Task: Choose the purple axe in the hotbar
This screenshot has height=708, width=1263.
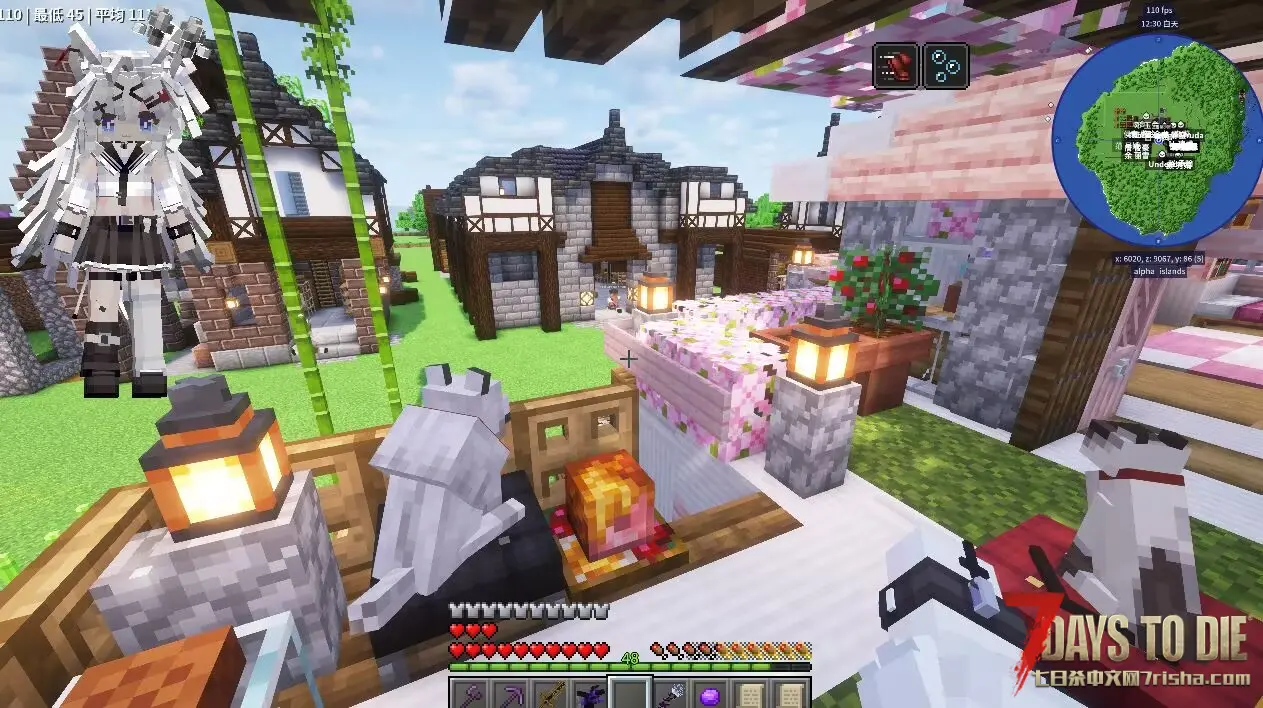Action: click(x=468, y=694)
